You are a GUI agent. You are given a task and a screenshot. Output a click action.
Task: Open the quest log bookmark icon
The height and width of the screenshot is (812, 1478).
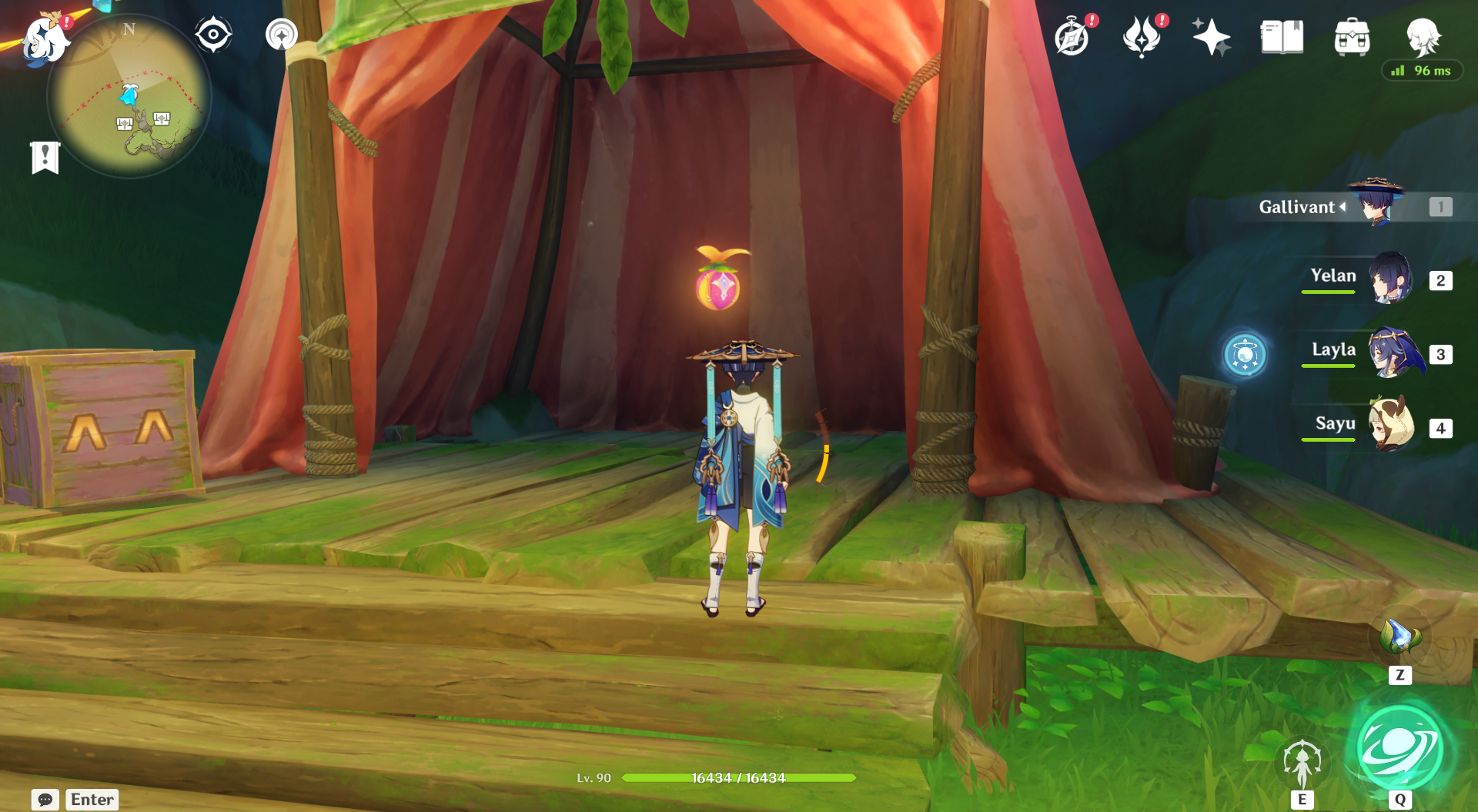(x=45, y=158)
